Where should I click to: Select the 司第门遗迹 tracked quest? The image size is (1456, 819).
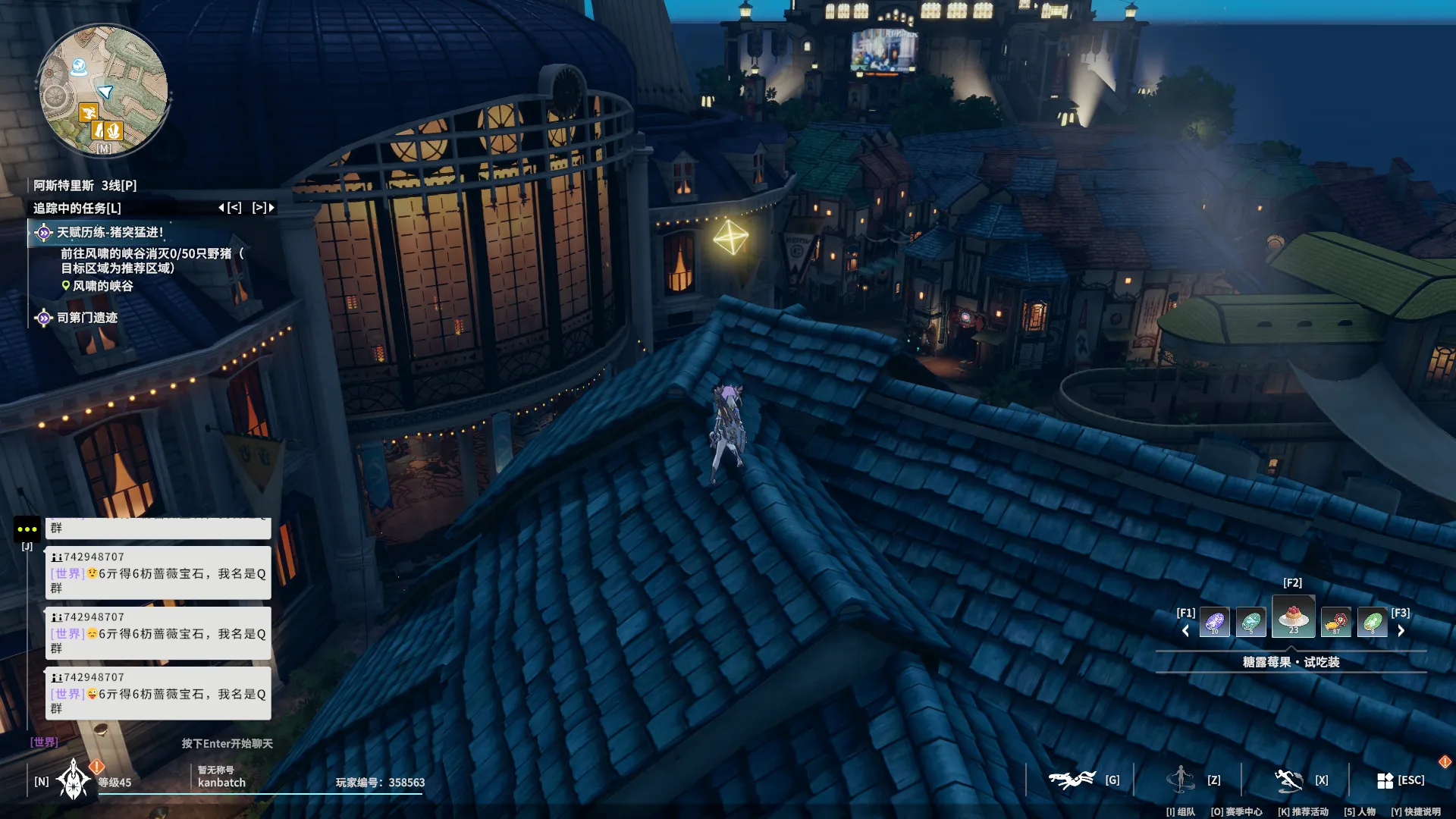click(86, 318)
